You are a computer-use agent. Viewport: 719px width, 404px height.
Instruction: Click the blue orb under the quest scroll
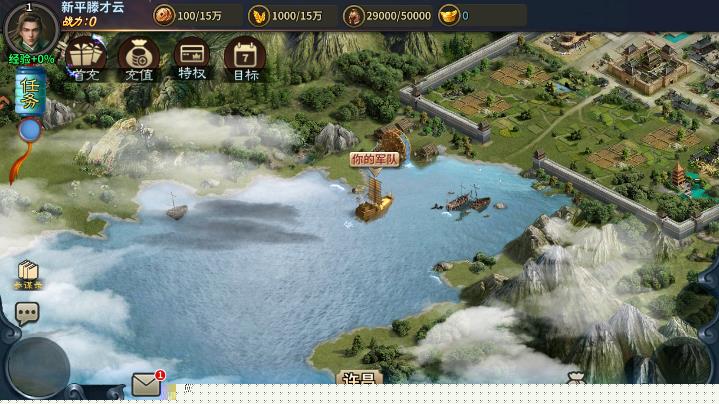pyautogui.click(x=30, y=130)
